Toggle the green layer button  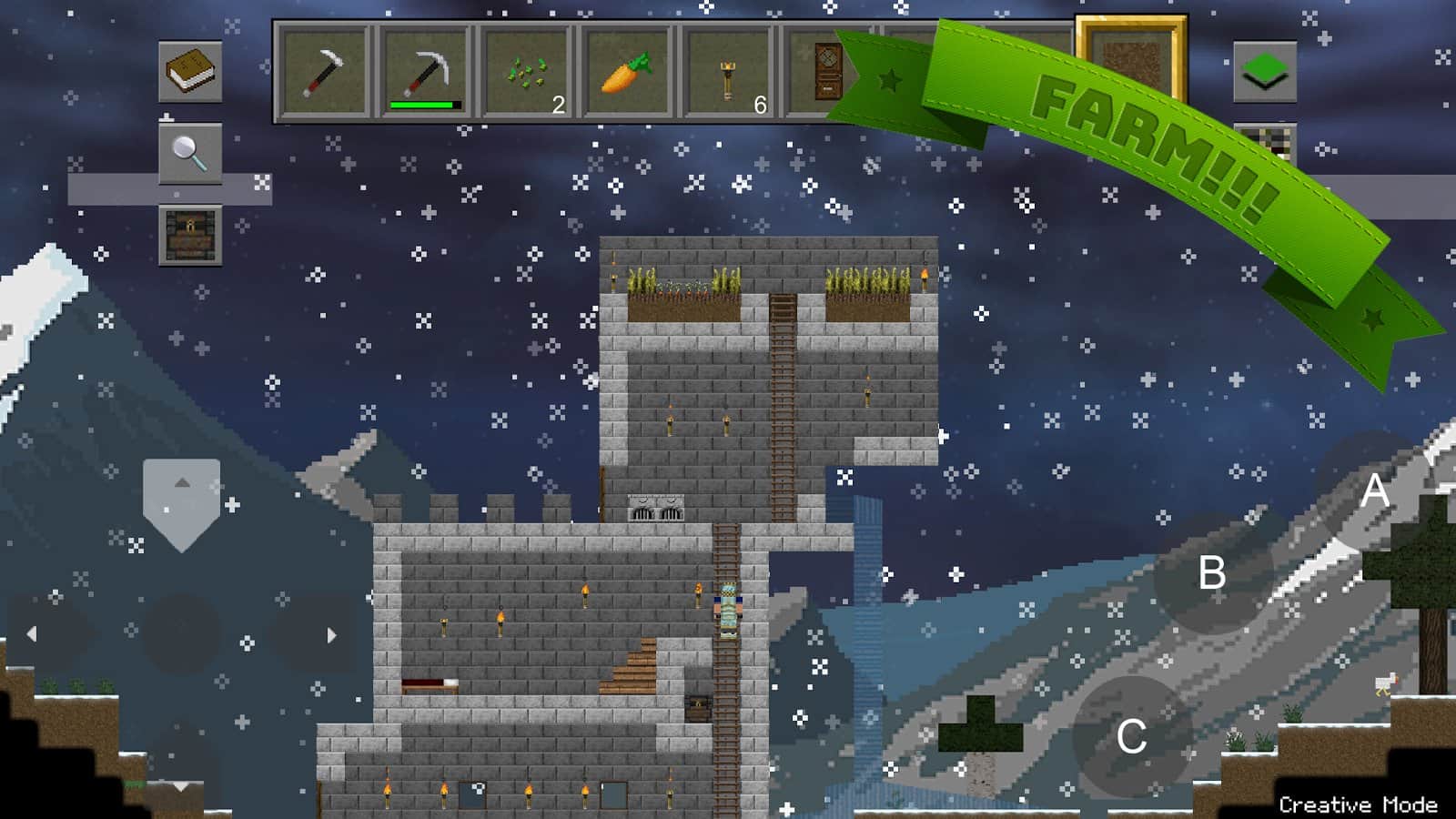coord(1264,71)
